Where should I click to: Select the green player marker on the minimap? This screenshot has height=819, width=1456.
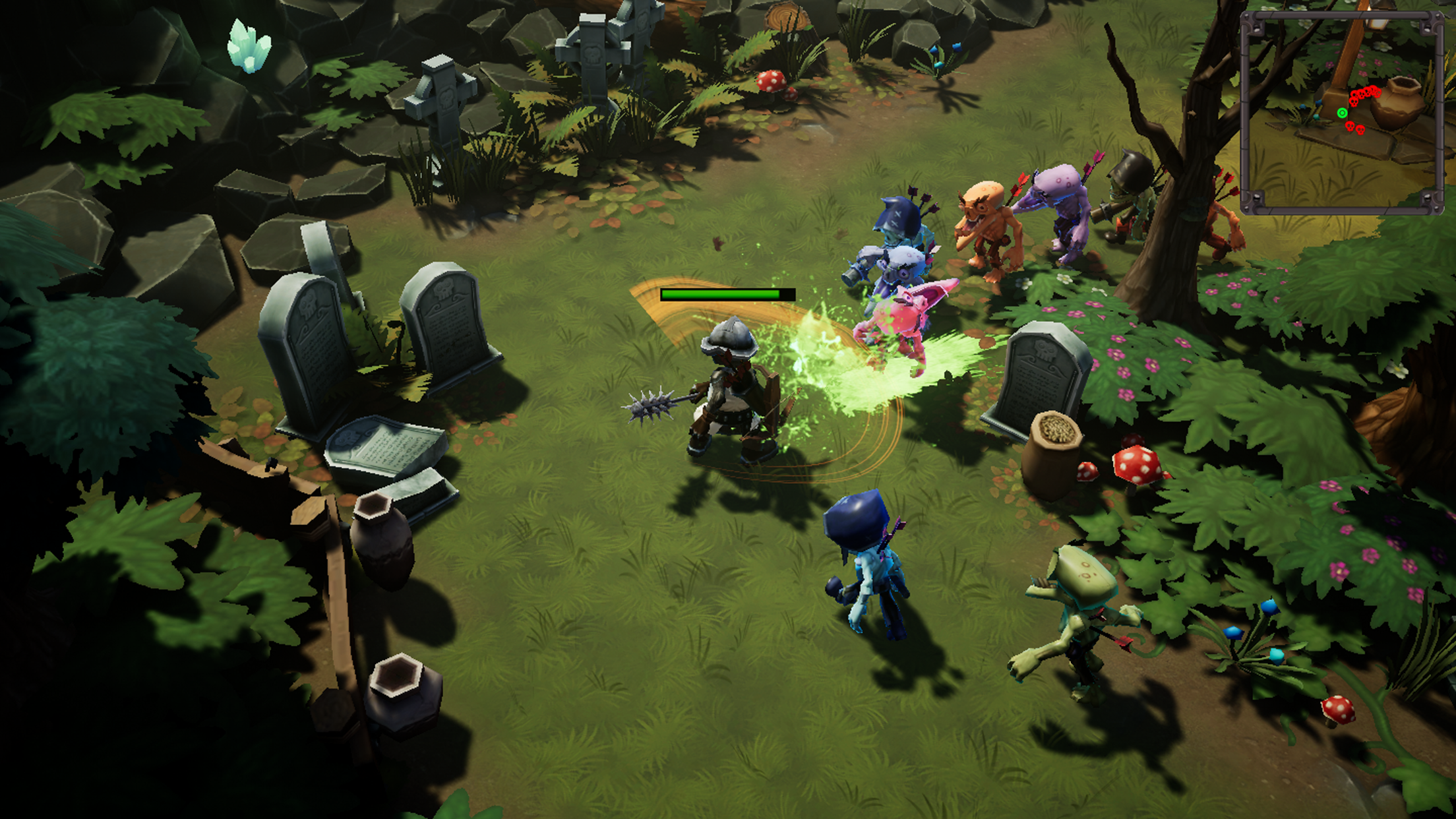tap(1342, 113)
